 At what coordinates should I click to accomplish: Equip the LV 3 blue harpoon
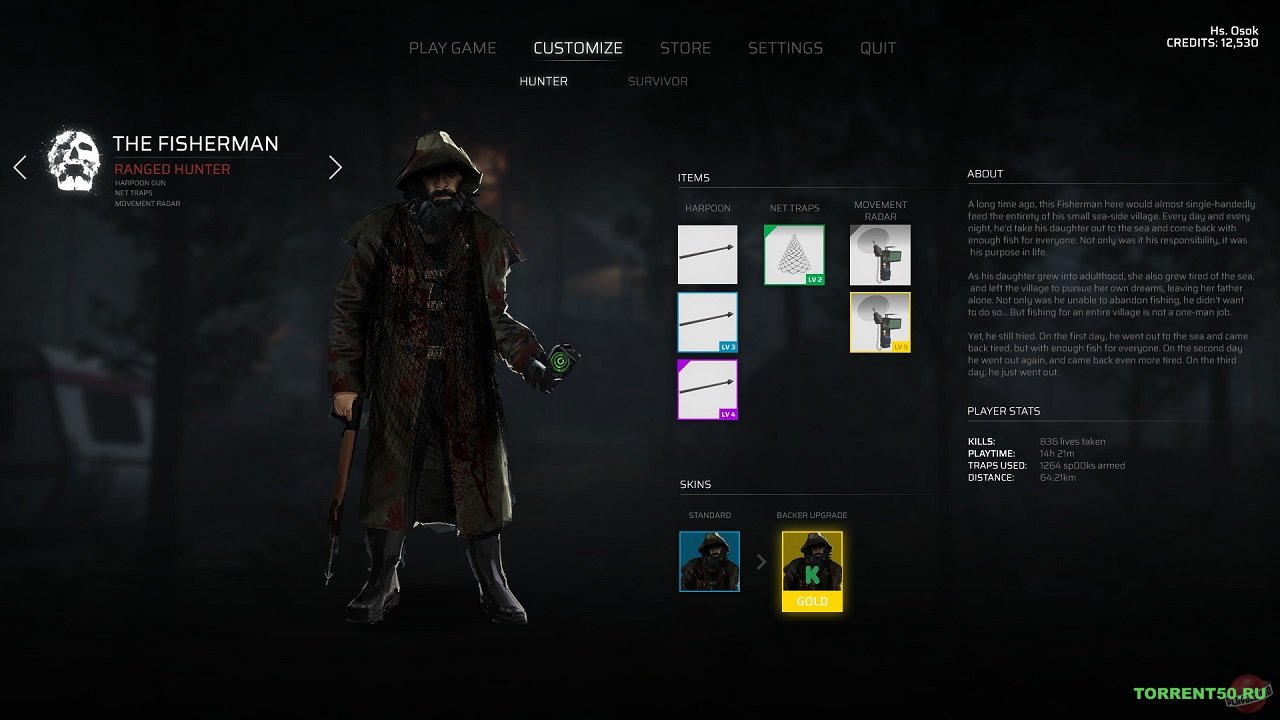pyautogui.click(x=707, y=322)
